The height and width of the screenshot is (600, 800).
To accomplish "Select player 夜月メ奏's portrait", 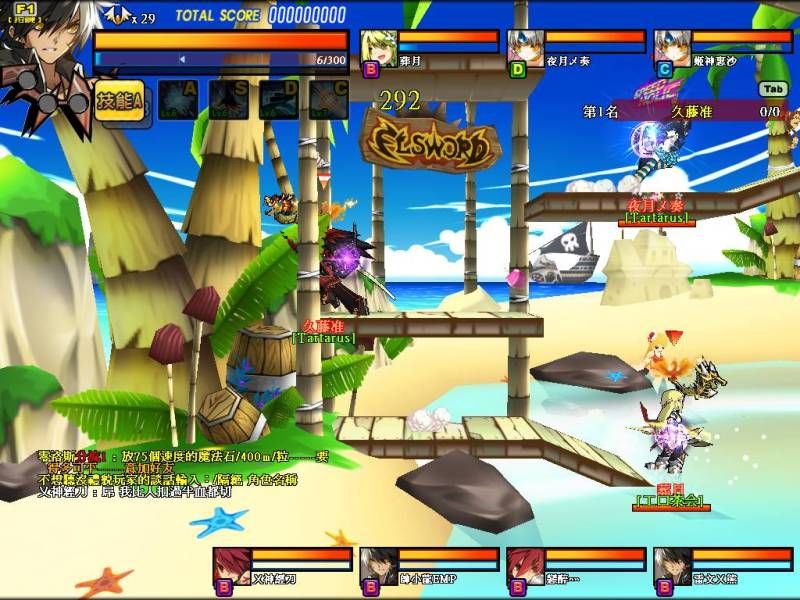I will pos(527,46).
